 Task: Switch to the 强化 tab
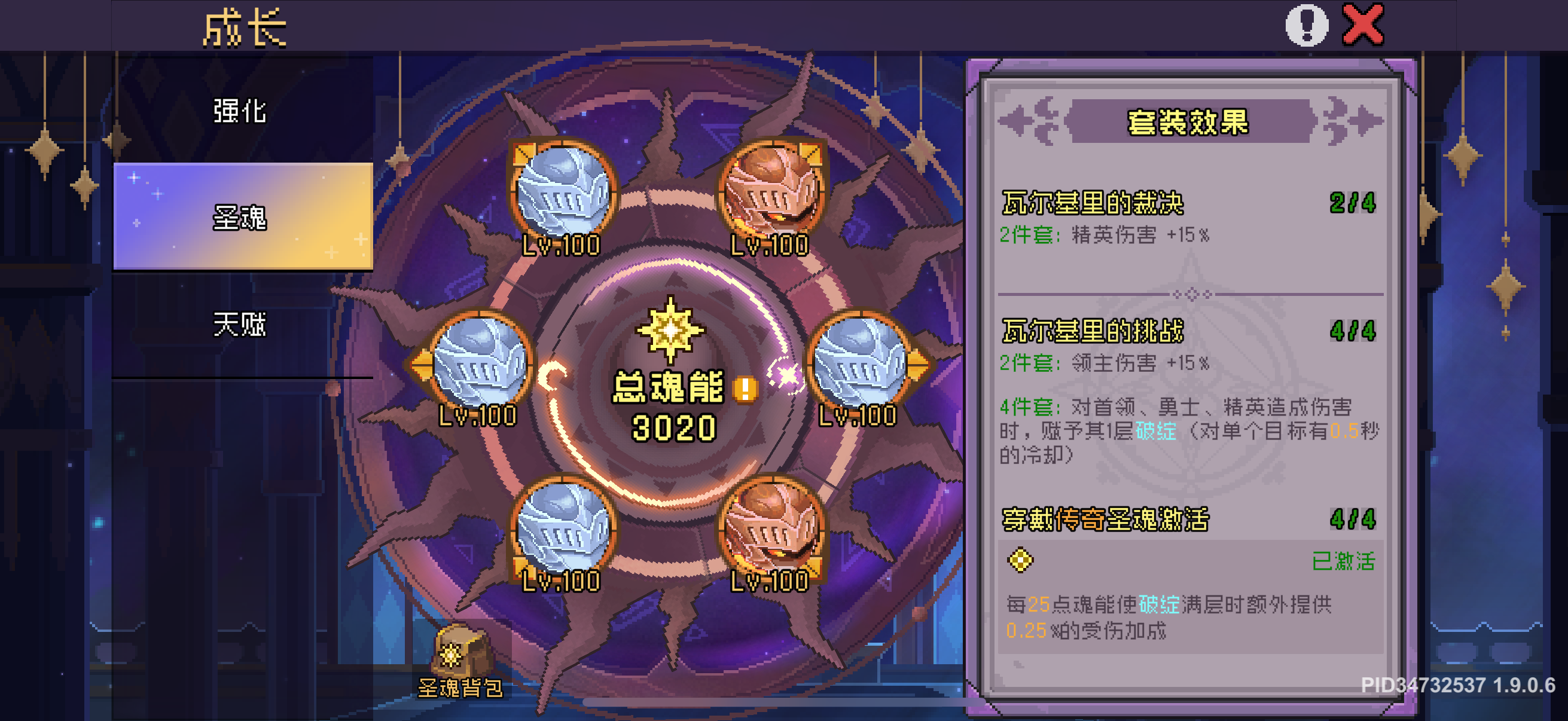(241, 111)
